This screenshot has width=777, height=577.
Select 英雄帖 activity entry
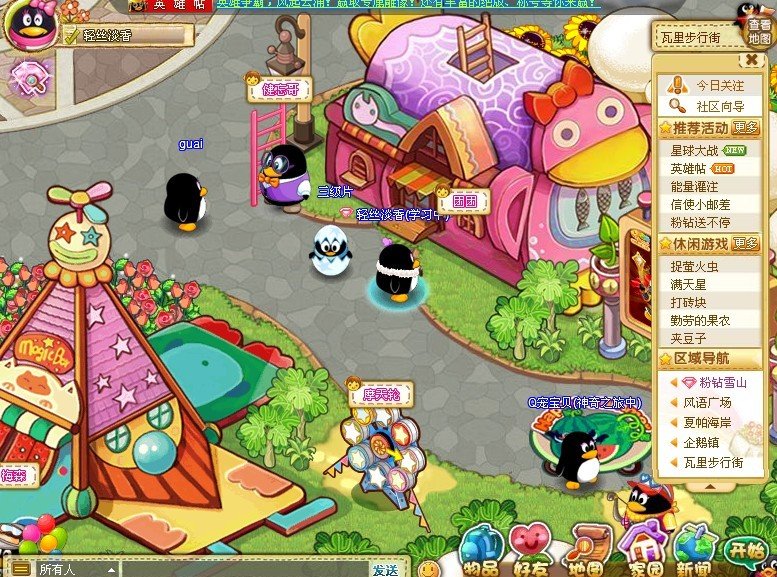click(688, 168)
